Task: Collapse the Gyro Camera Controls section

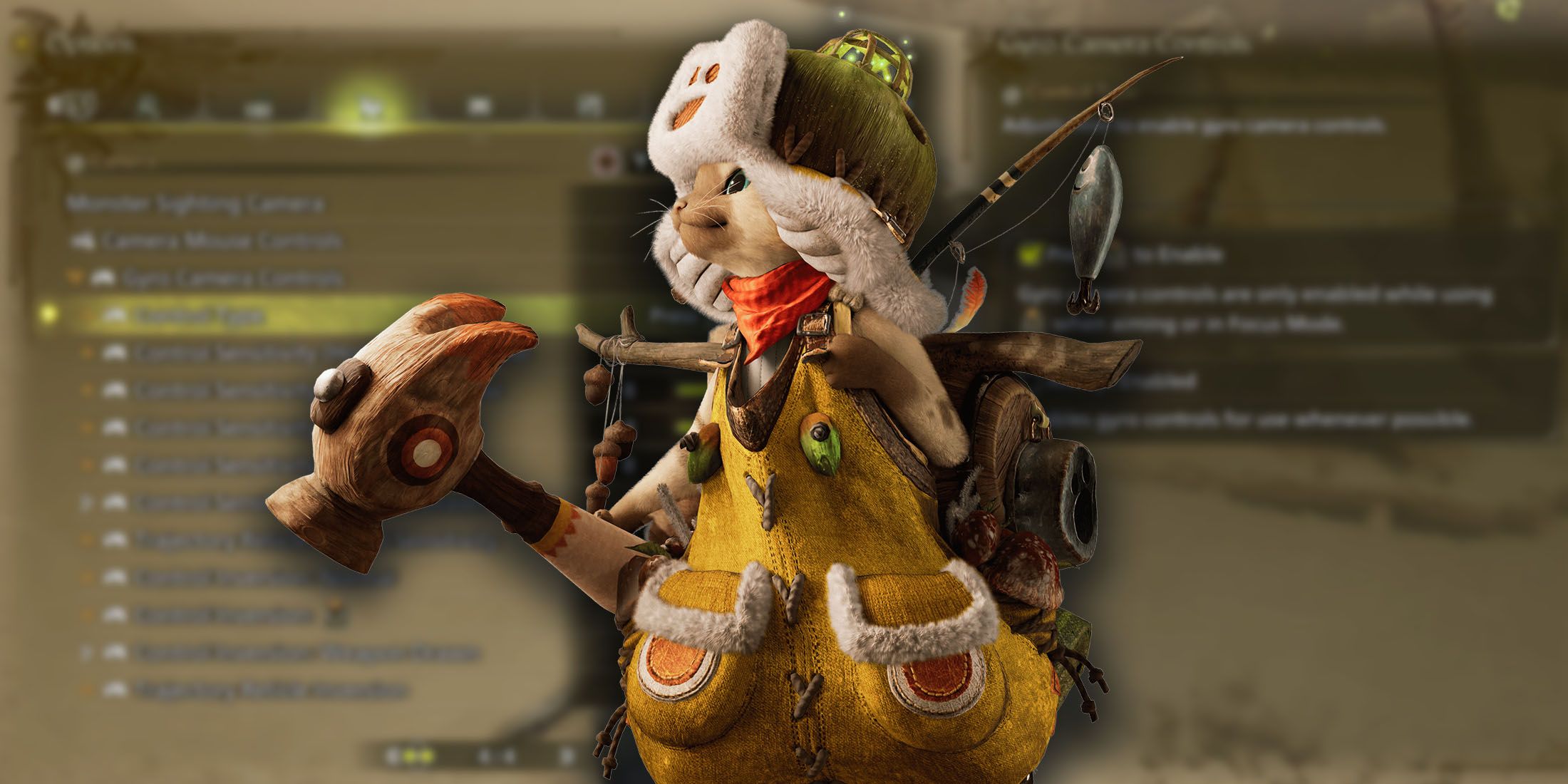Action: tap(74, 277)
